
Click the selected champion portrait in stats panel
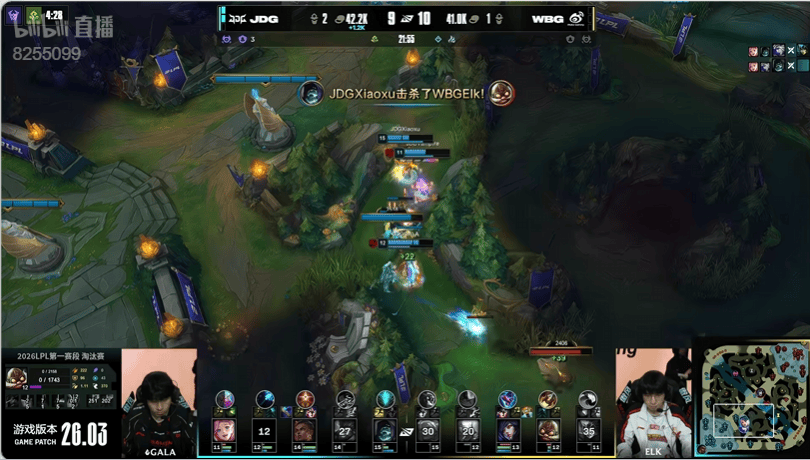pos(18,377)
